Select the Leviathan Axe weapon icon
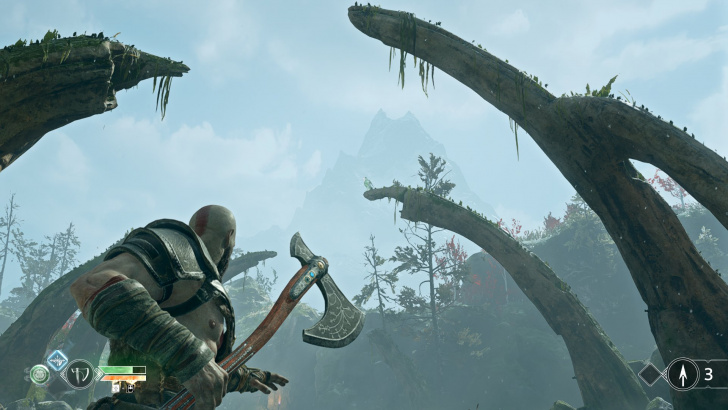This screenshot has width=728, height=410. coord(79,374)
